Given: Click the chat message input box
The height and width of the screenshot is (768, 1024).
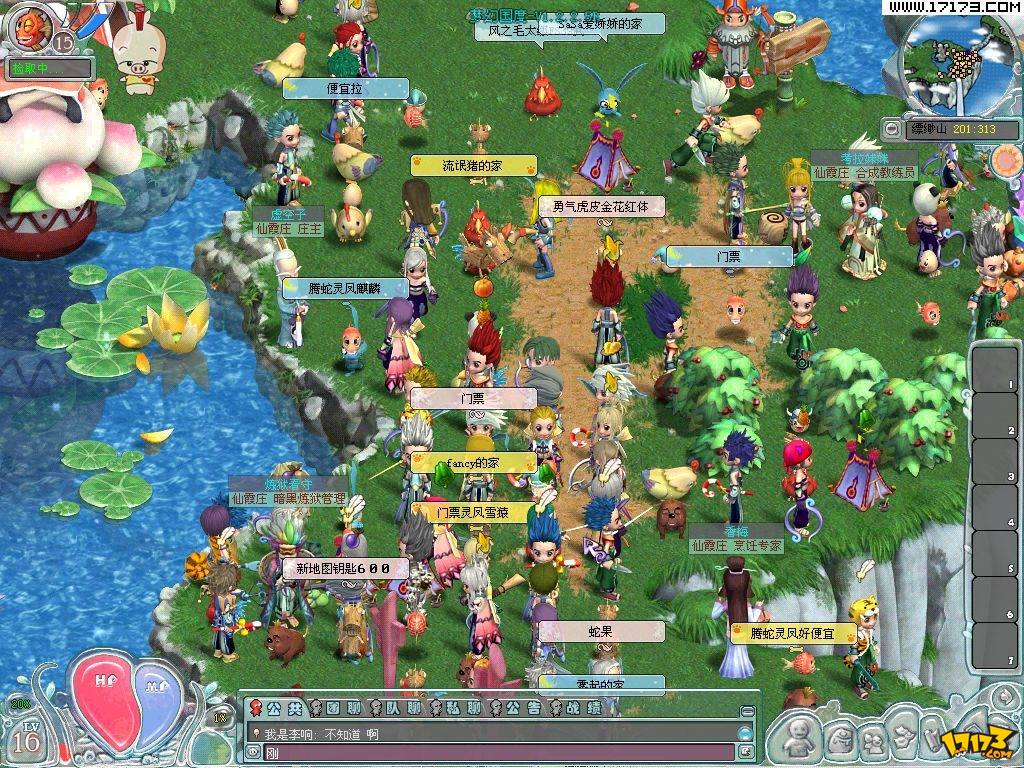Looking at the screenshot, I should pos(490,752).
